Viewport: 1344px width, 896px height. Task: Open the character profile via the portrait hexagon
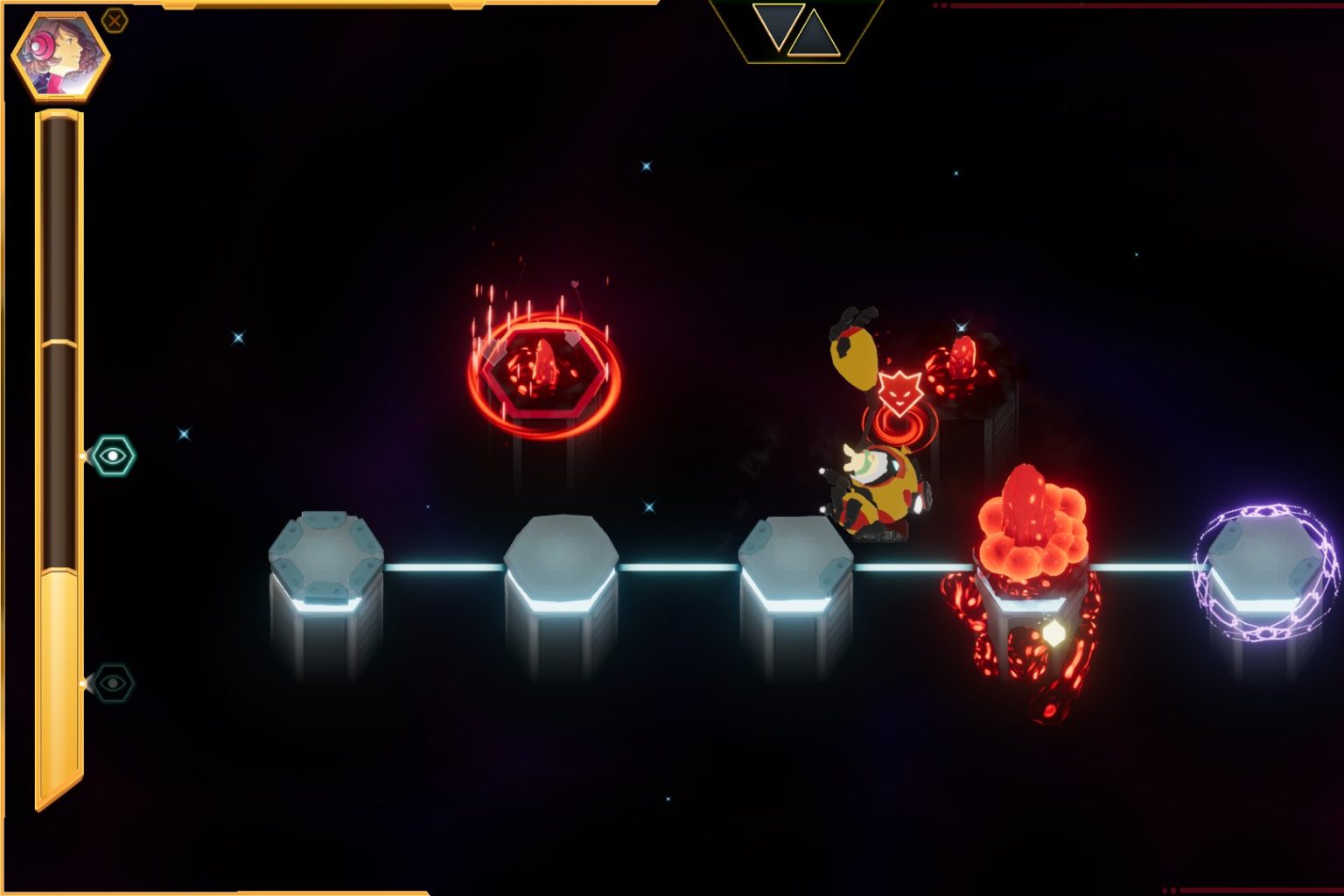pos(61,57)
